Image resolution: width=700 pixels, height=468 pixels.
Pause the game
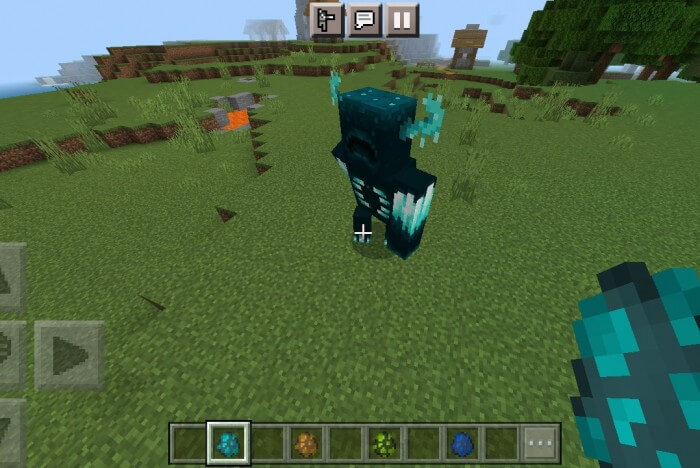403,19
